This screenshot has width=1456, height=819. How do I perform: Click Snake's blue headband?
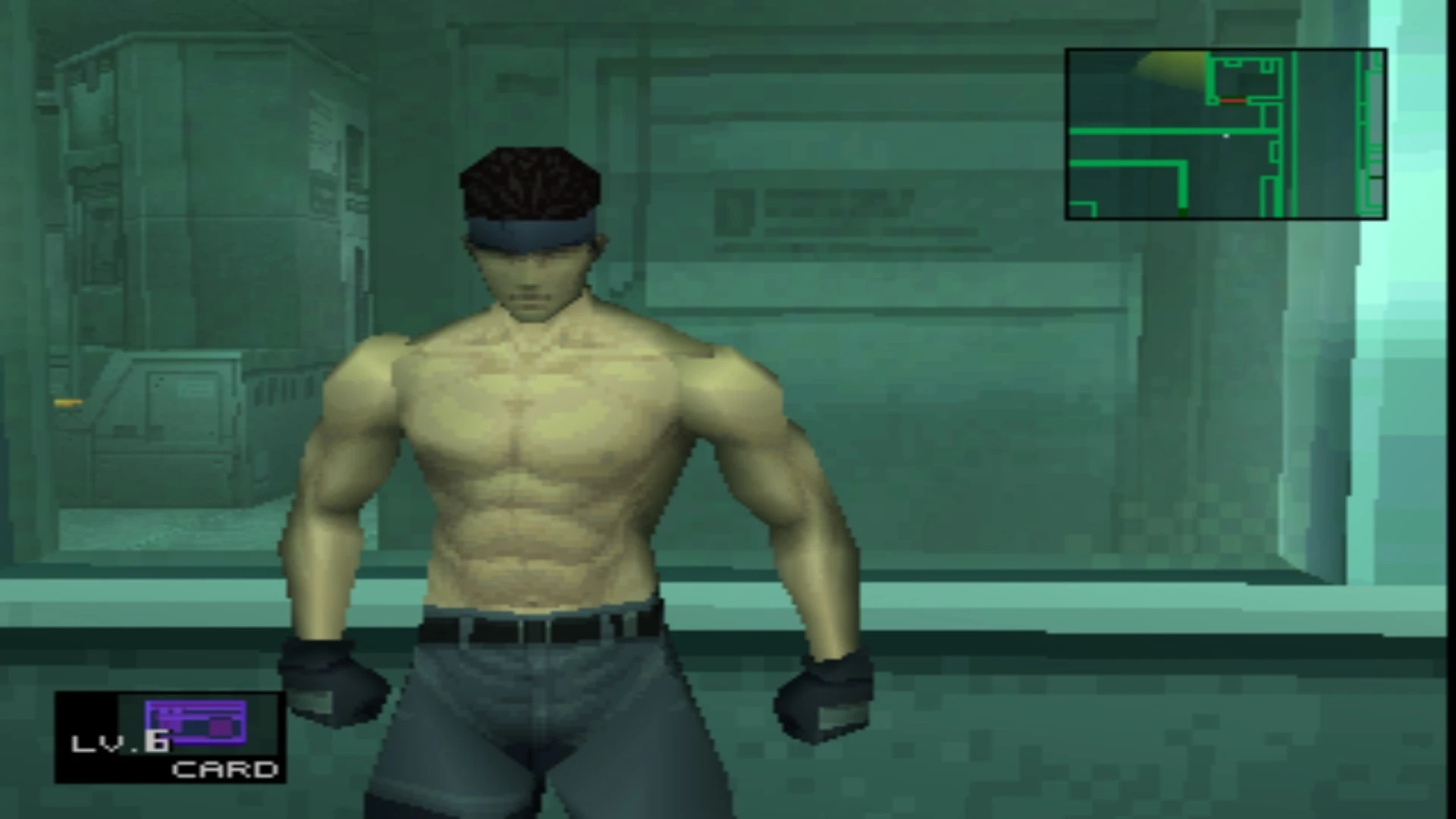tap(531, 231)
